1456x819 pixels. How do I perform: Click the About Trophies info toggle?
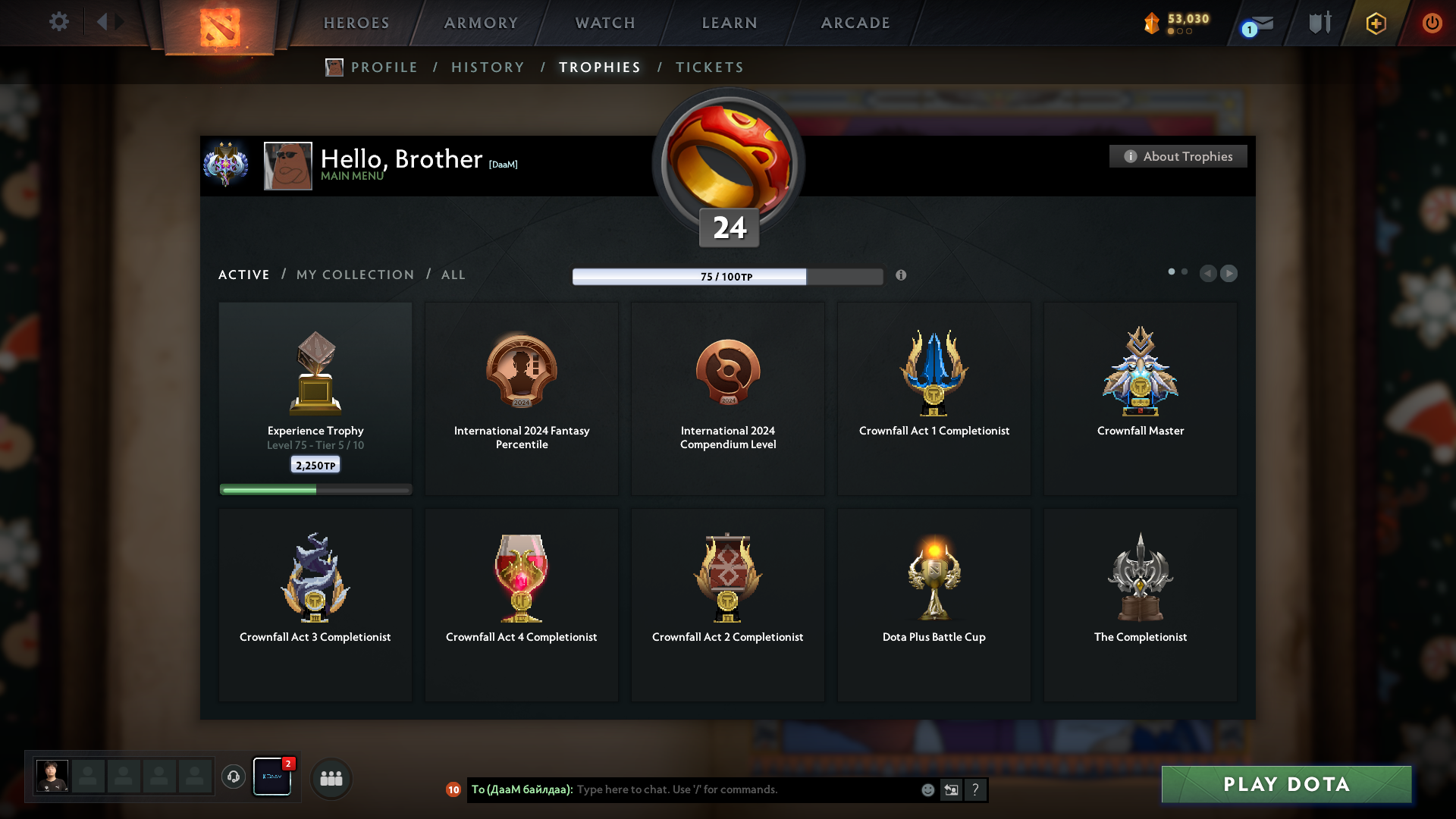pyautogui.click(x=1178, y=156)
